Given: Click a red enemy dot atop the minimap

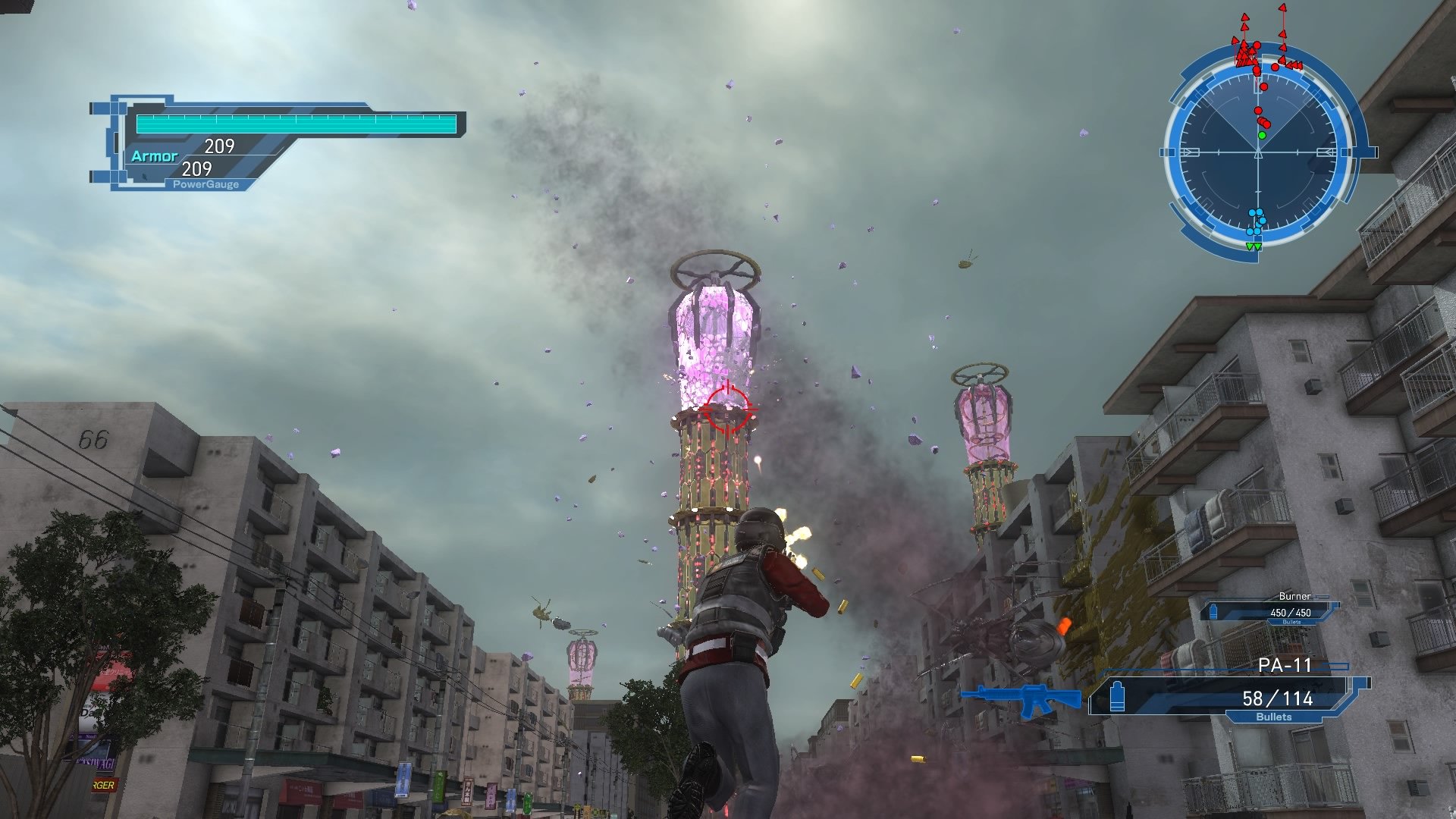Looking at the screenshot, I should [x=1257, y=45].
